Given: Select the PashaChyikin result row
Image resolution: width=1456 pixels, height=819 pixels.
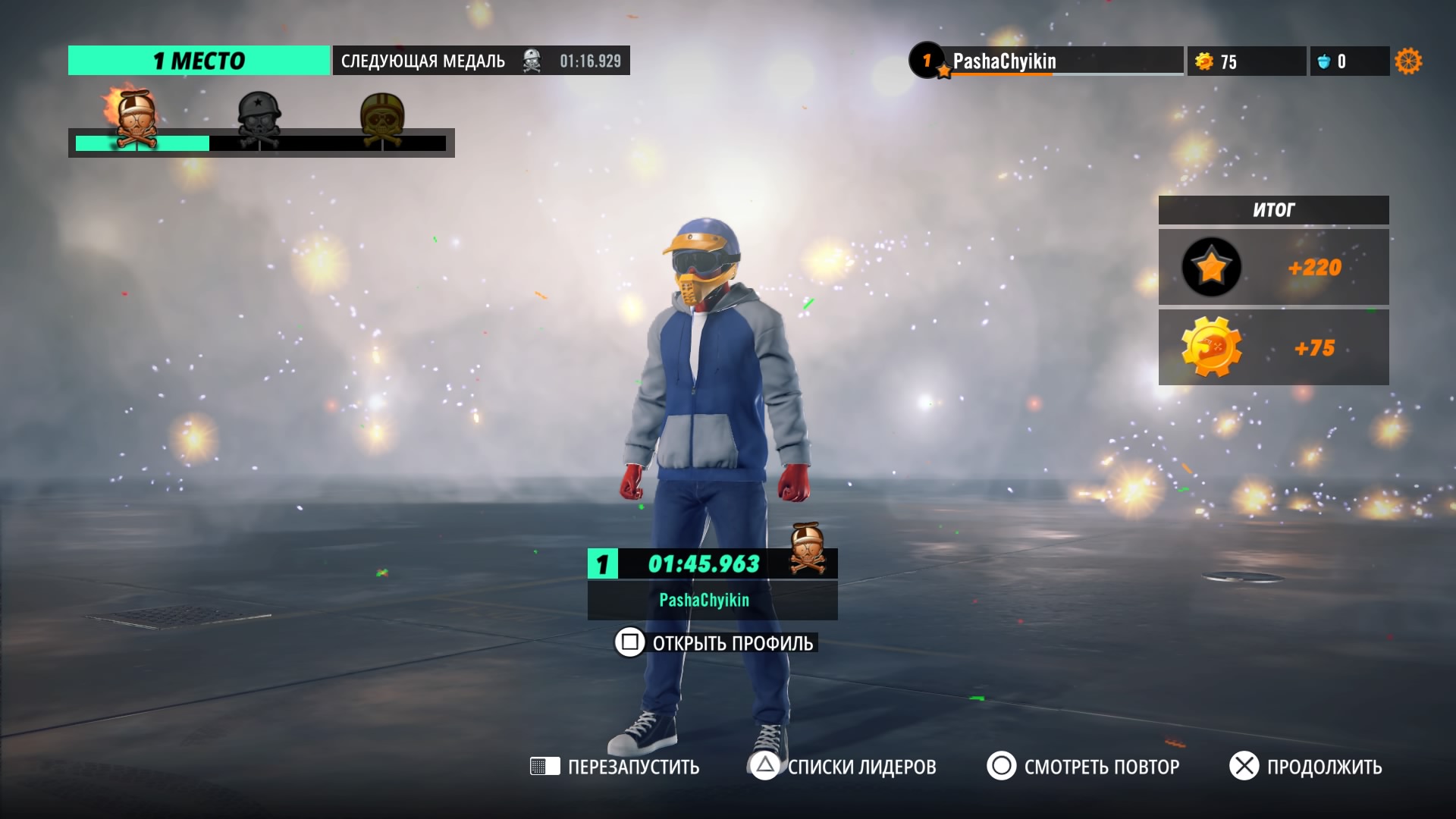Looking at the screenshot, I should [x=712, y=584].
